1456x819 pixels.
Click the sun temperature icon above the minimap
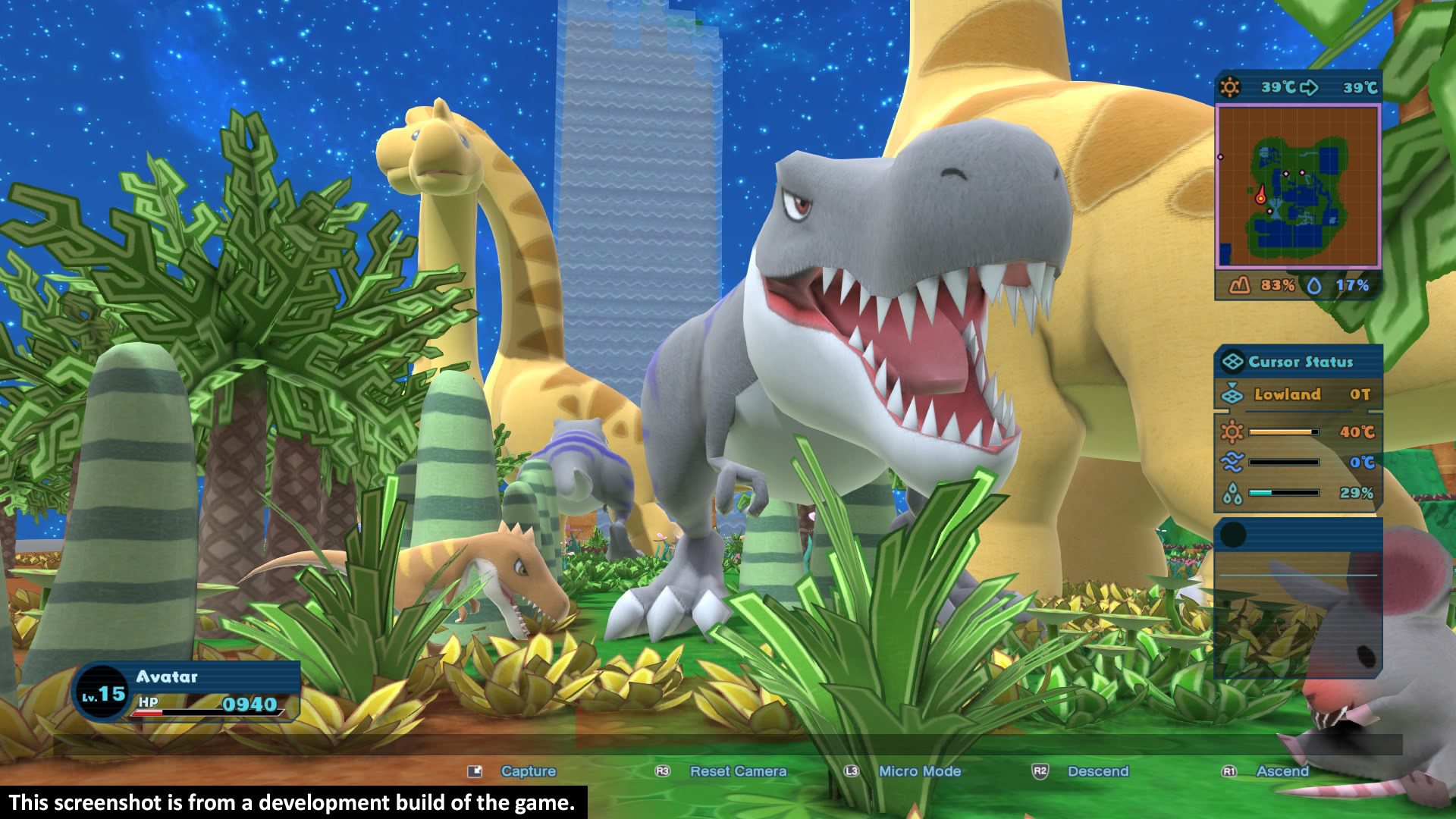[1229, 86]
